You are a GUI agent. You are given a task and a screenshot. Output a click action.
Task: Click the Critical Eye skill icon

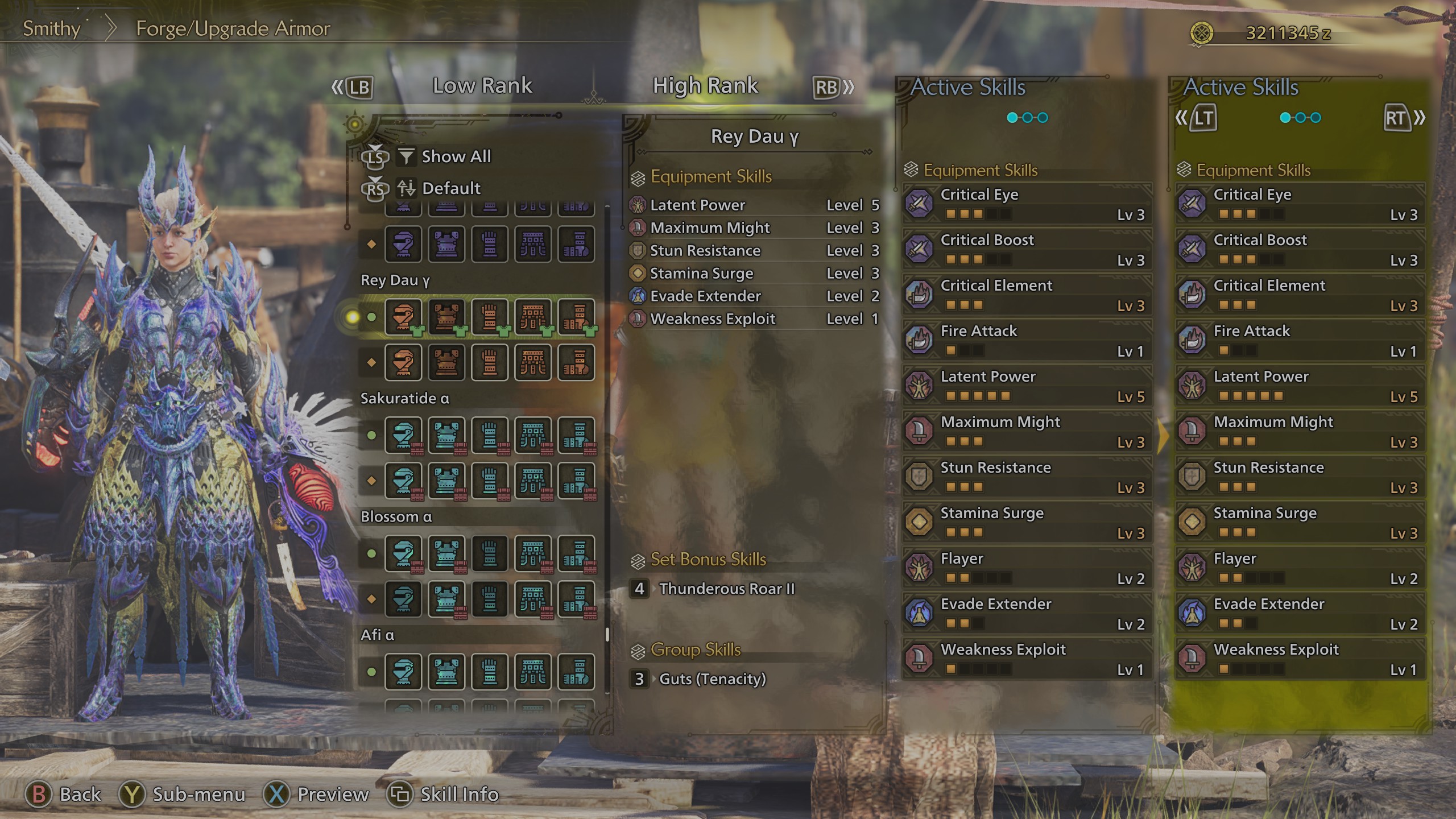(918, 204)
